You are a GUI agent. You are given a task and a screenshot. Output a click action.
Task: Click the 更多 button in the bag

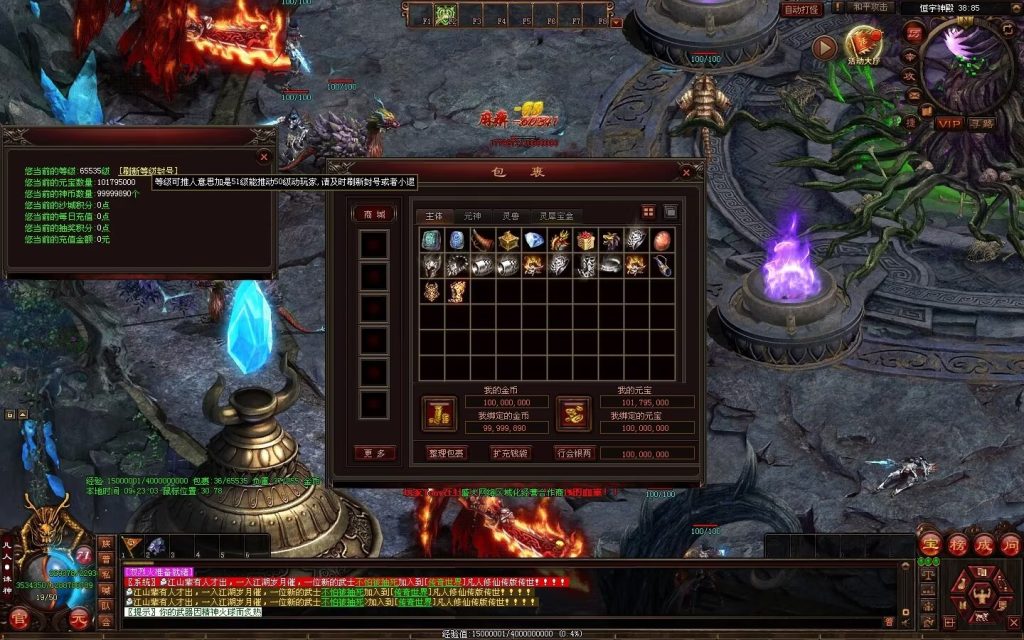[374, 453]
